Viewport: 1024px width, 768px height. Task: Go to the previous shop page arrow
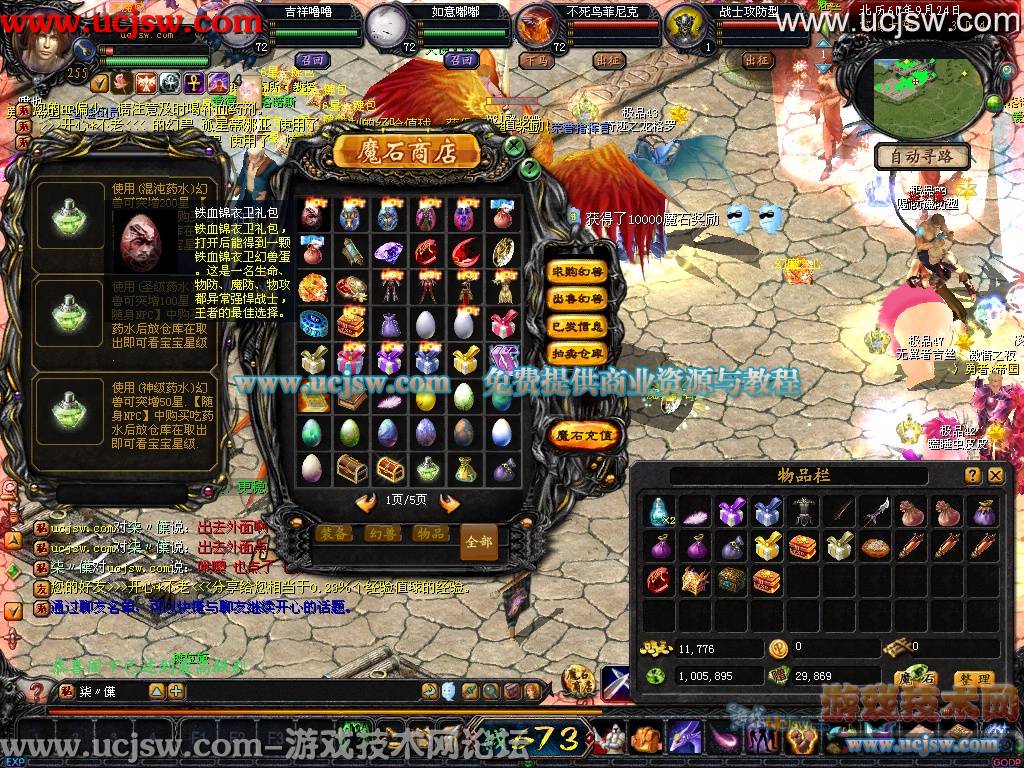click(366, 502)
